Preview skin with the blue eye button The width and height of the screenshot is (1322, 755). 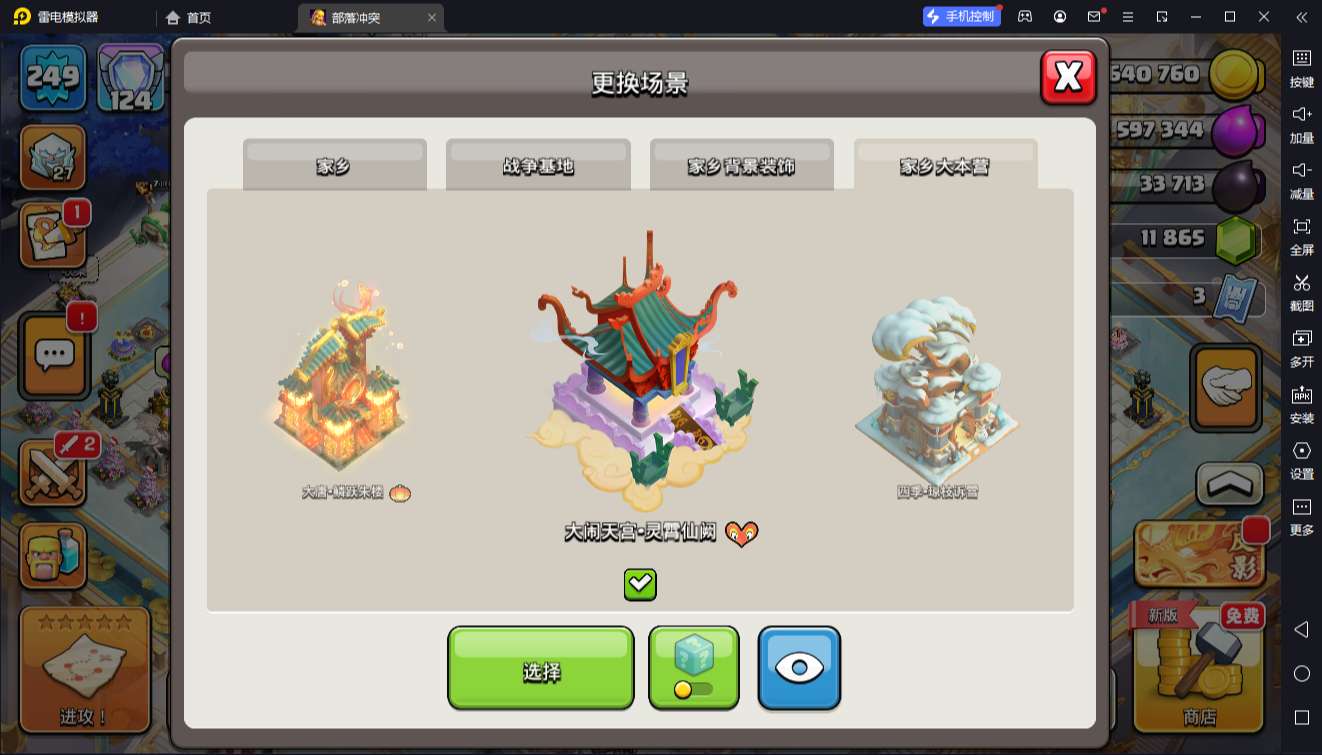(798, 668)
